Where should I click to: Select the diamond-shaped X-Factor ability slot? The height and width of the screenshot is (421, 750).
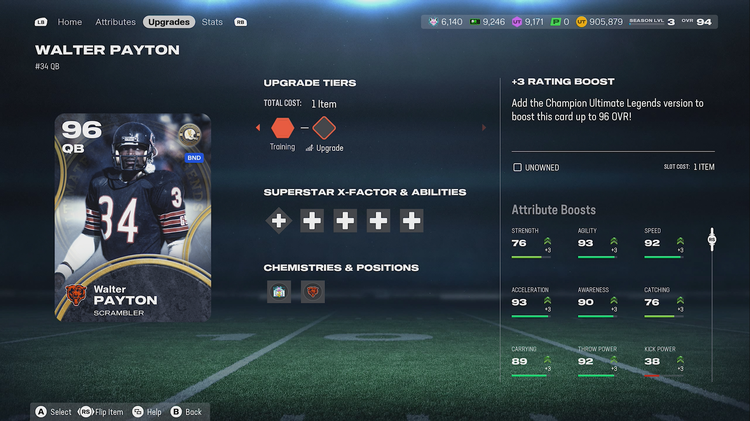tap(279, 220)
